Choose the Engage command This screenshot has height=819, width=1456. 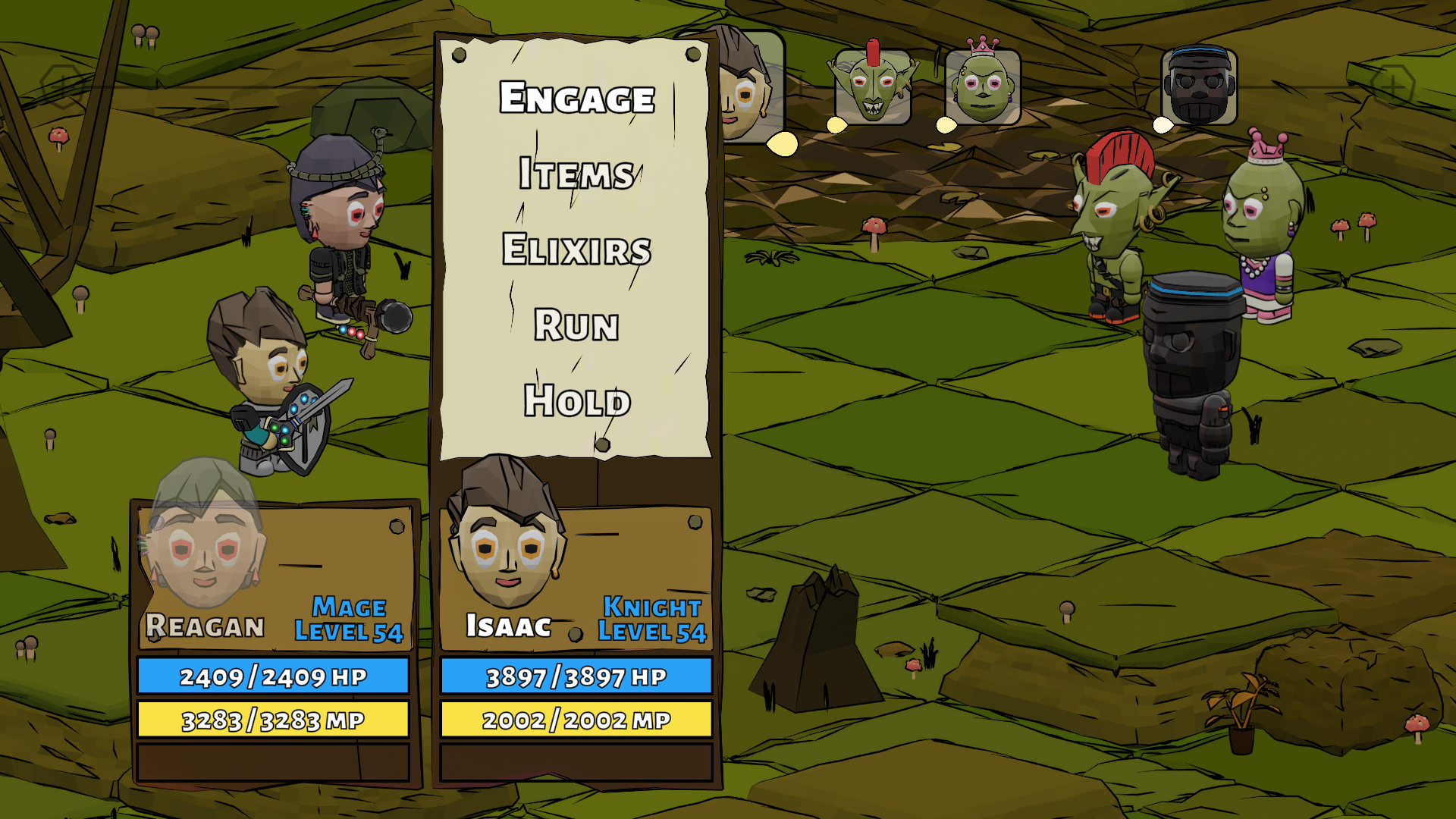tap(576, 98)
